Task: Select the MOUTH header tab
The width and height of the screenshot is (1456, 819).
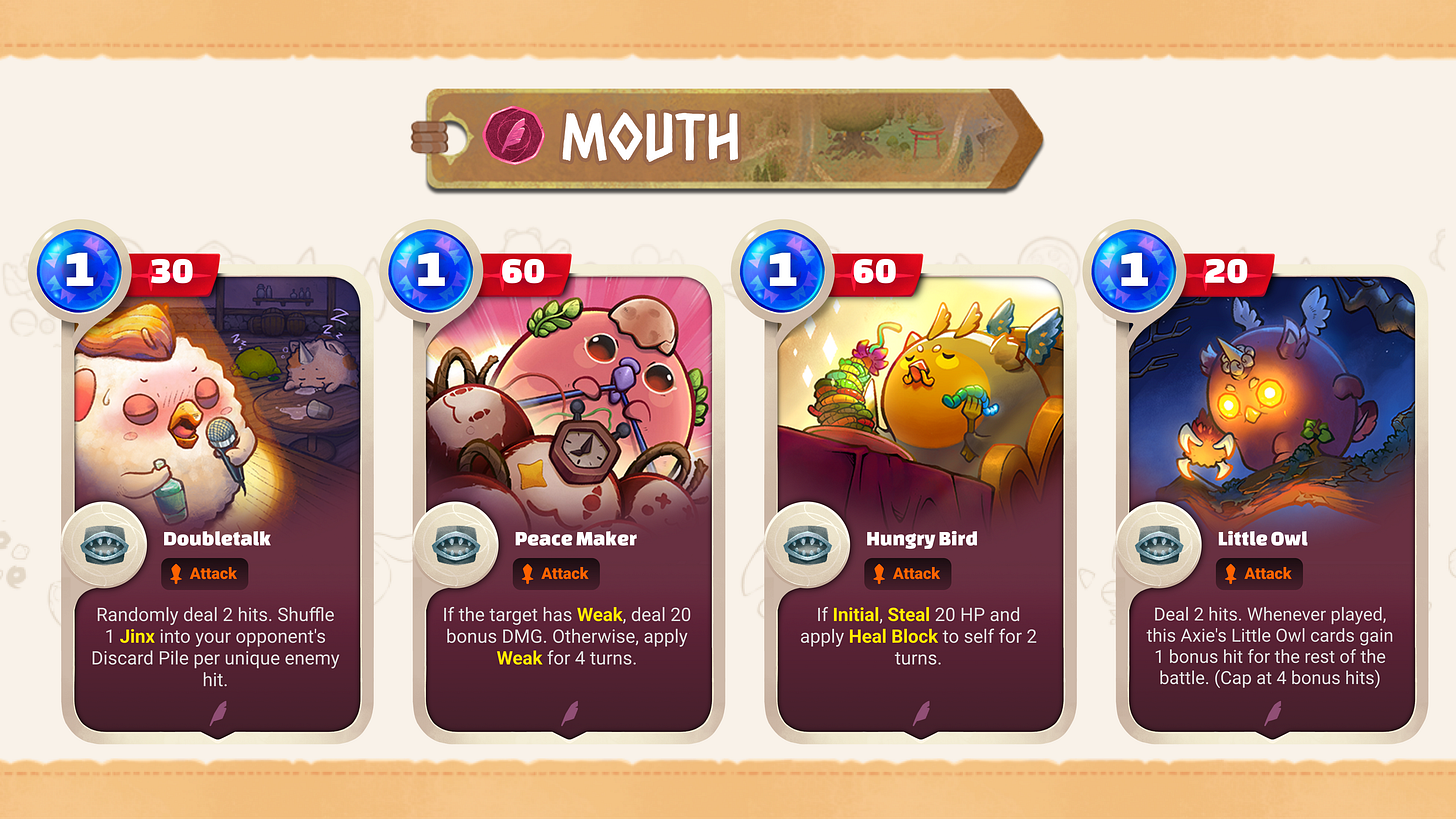Action: [651, 138]
